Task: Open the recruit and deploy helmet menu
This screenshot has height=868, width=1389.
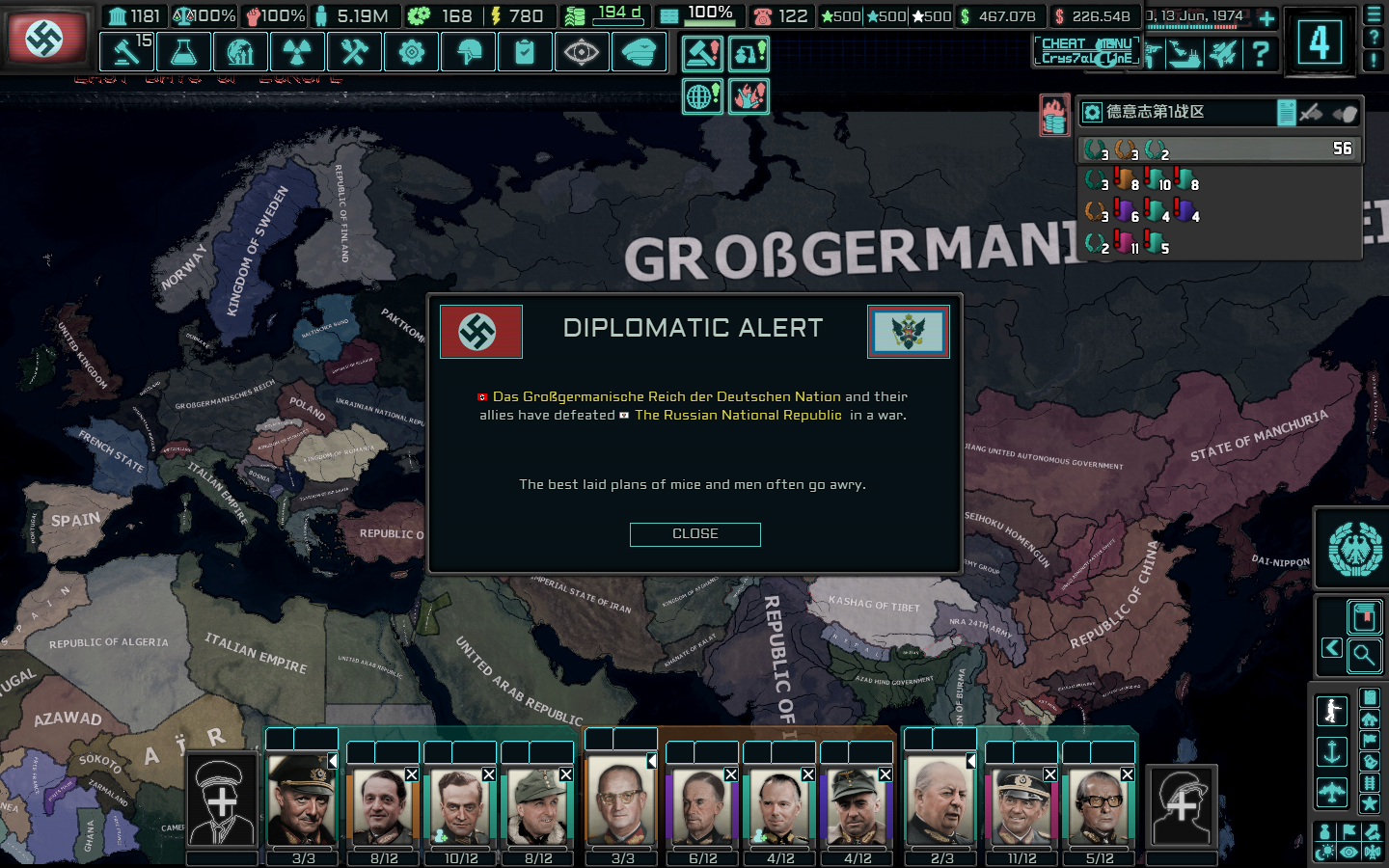Action: pyautogui.click(x=469, y=52)
